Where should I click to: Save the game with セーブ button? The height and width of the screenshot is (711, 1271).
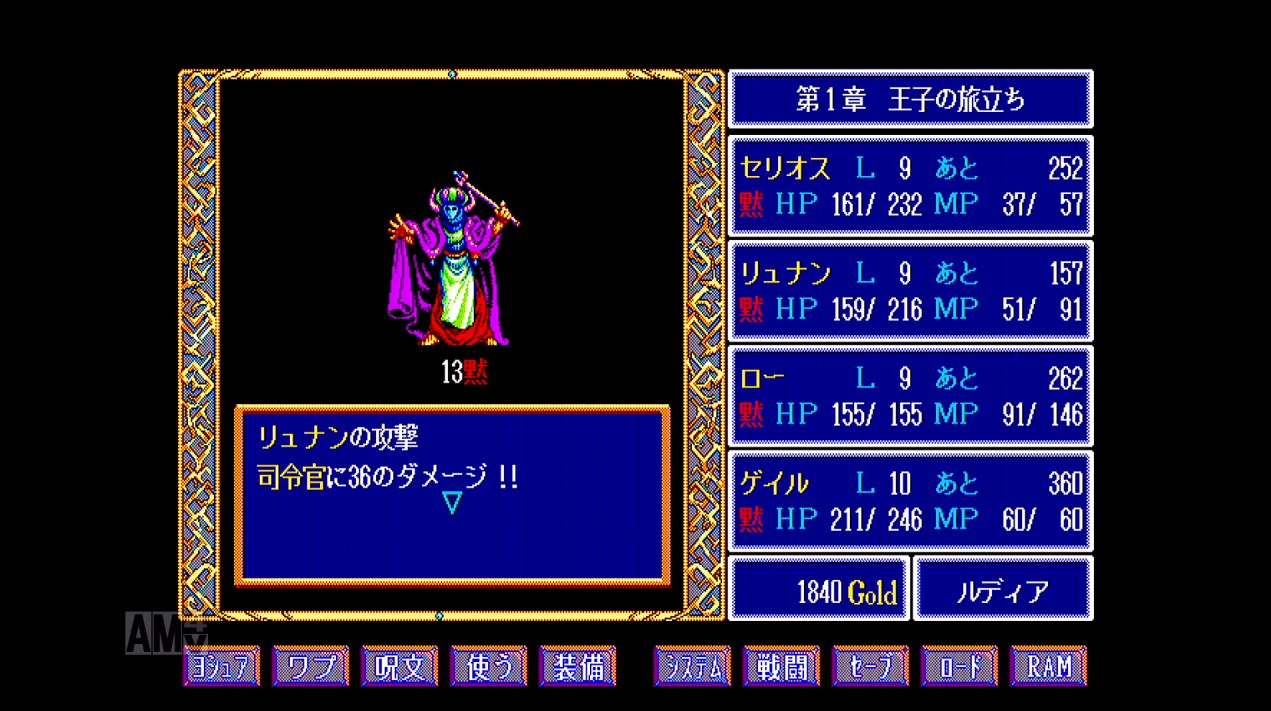pyautogui.click(x=870, y=666)
